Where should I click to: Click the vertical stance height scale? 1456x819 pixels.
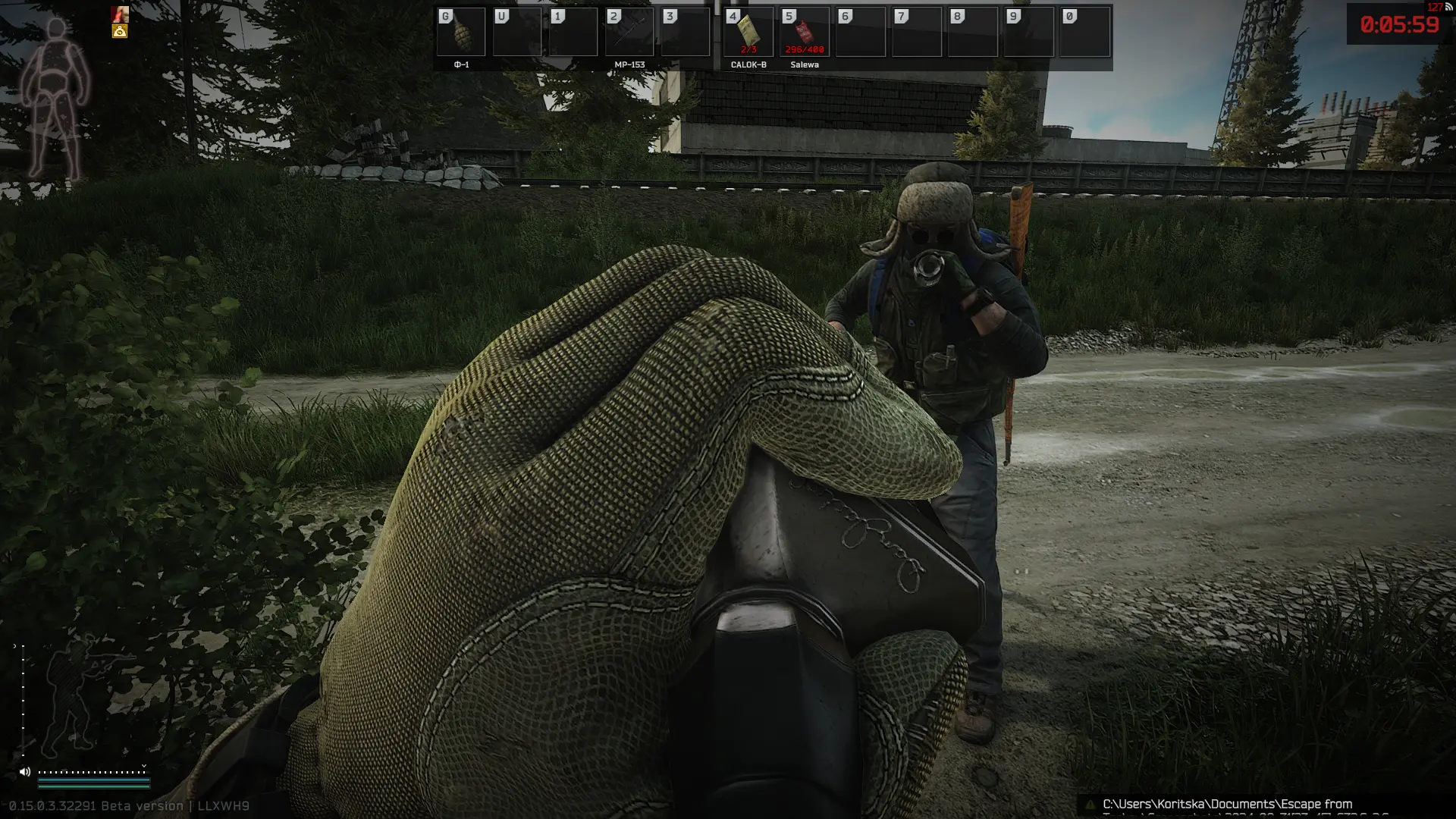coord(23,698)
